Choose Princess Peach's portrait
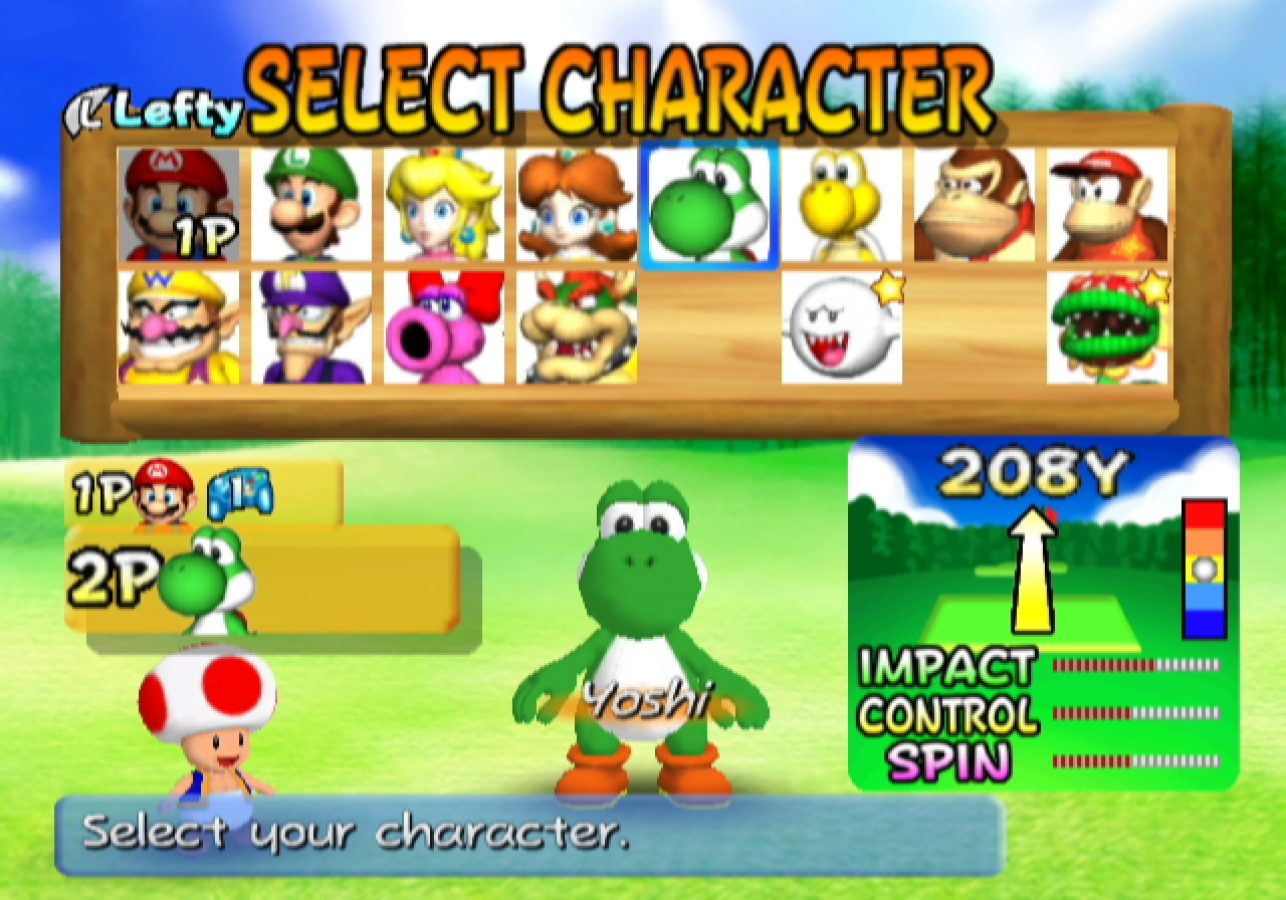Screen dimensions: 1286x900 click(444, 203)
